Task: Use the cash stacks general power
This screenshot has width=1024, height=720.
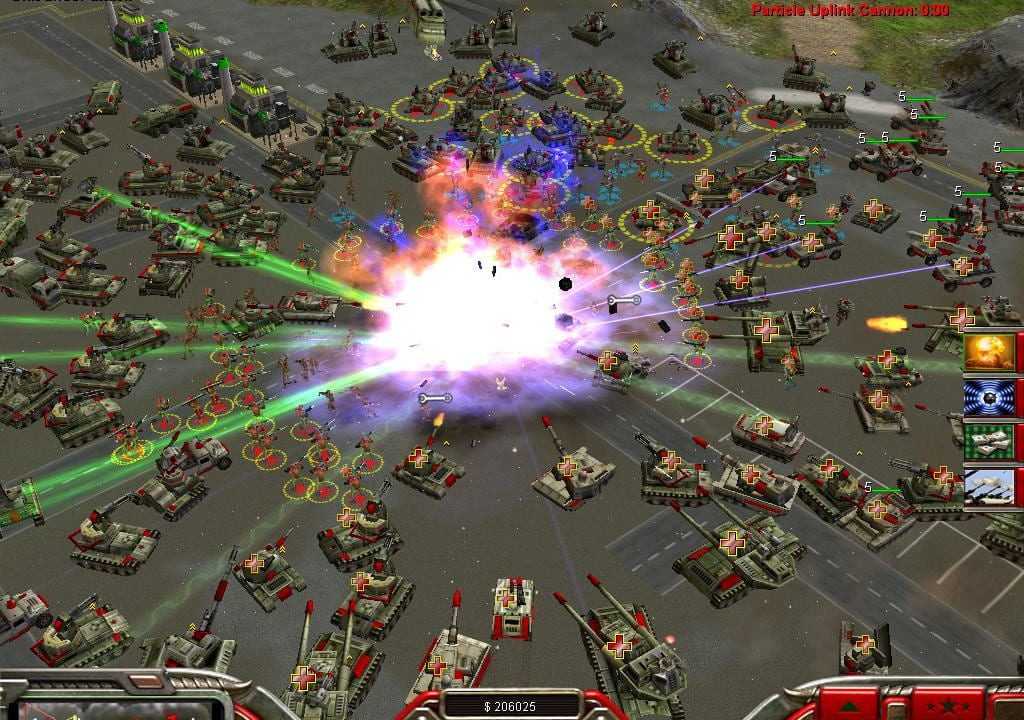Action: click(989, 441)
